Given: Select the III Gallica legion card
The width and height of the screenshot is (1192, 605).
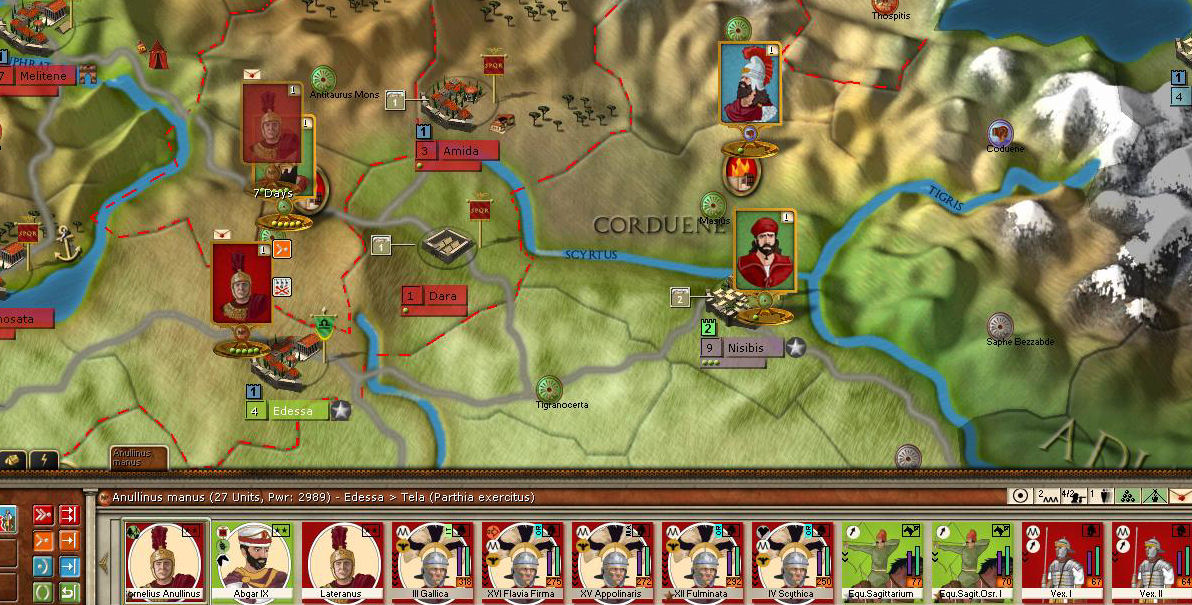Looking at the screenshot, I should click(x=434, y=560).
